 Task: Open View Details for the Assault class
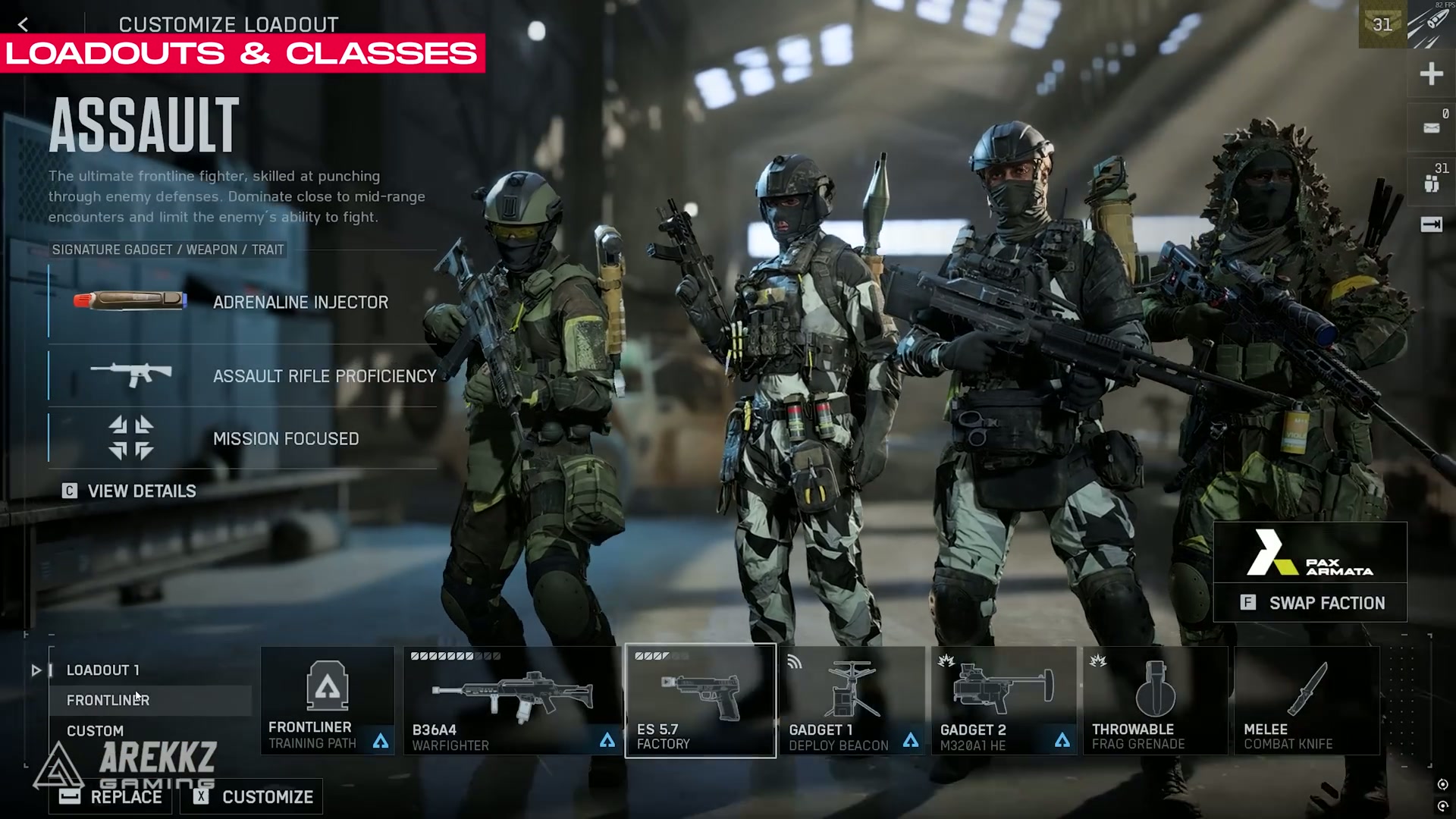coord(129,491)
